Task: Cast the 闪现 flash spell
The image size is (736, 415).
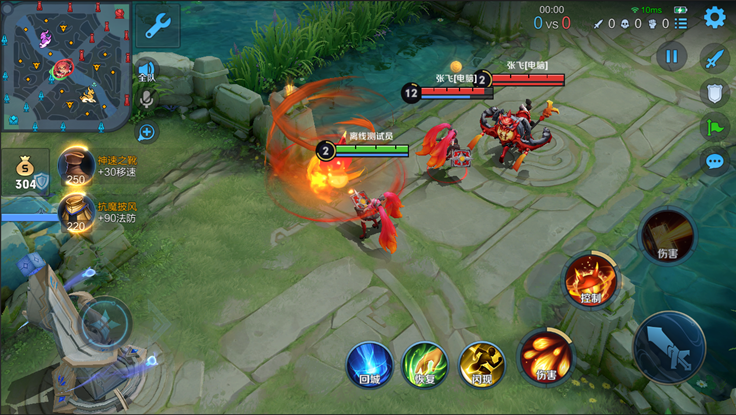Action: (x=481, y=363)
